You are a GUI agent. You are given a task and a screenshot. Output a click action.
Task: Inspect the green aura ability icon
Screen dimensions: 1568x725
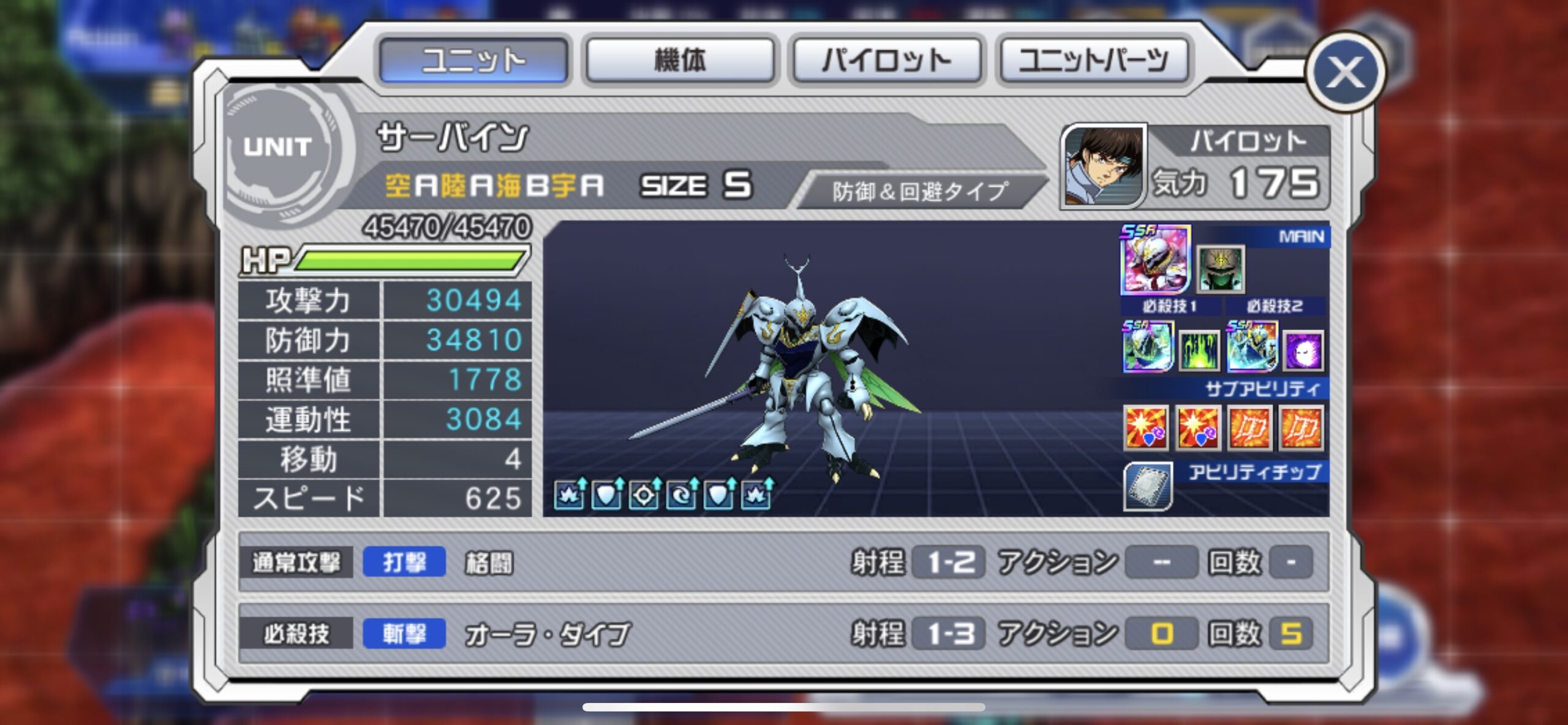1199,351
